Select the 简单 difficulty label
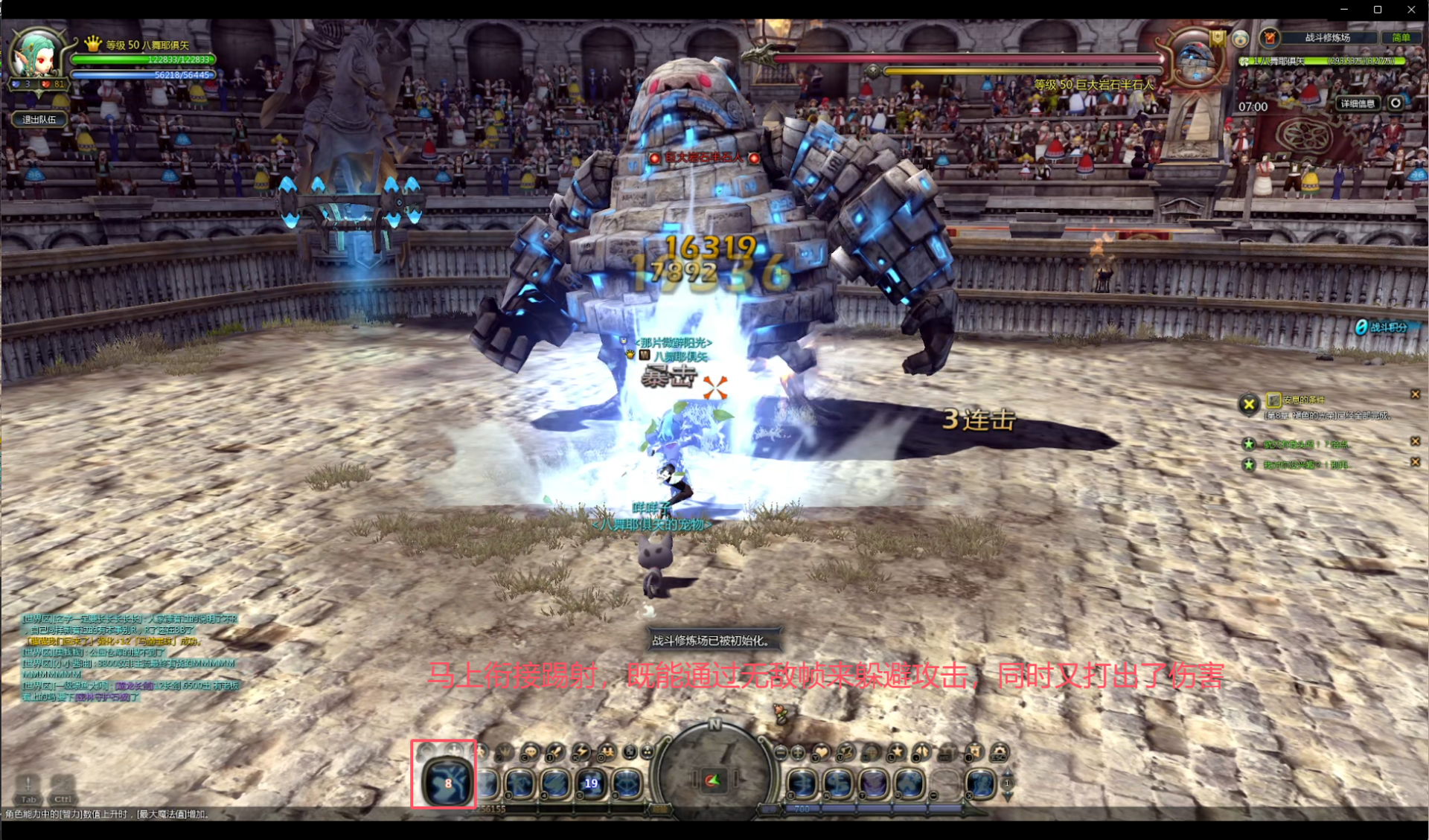Viewport: 1429px width, 840px height. click(1401, 37)
